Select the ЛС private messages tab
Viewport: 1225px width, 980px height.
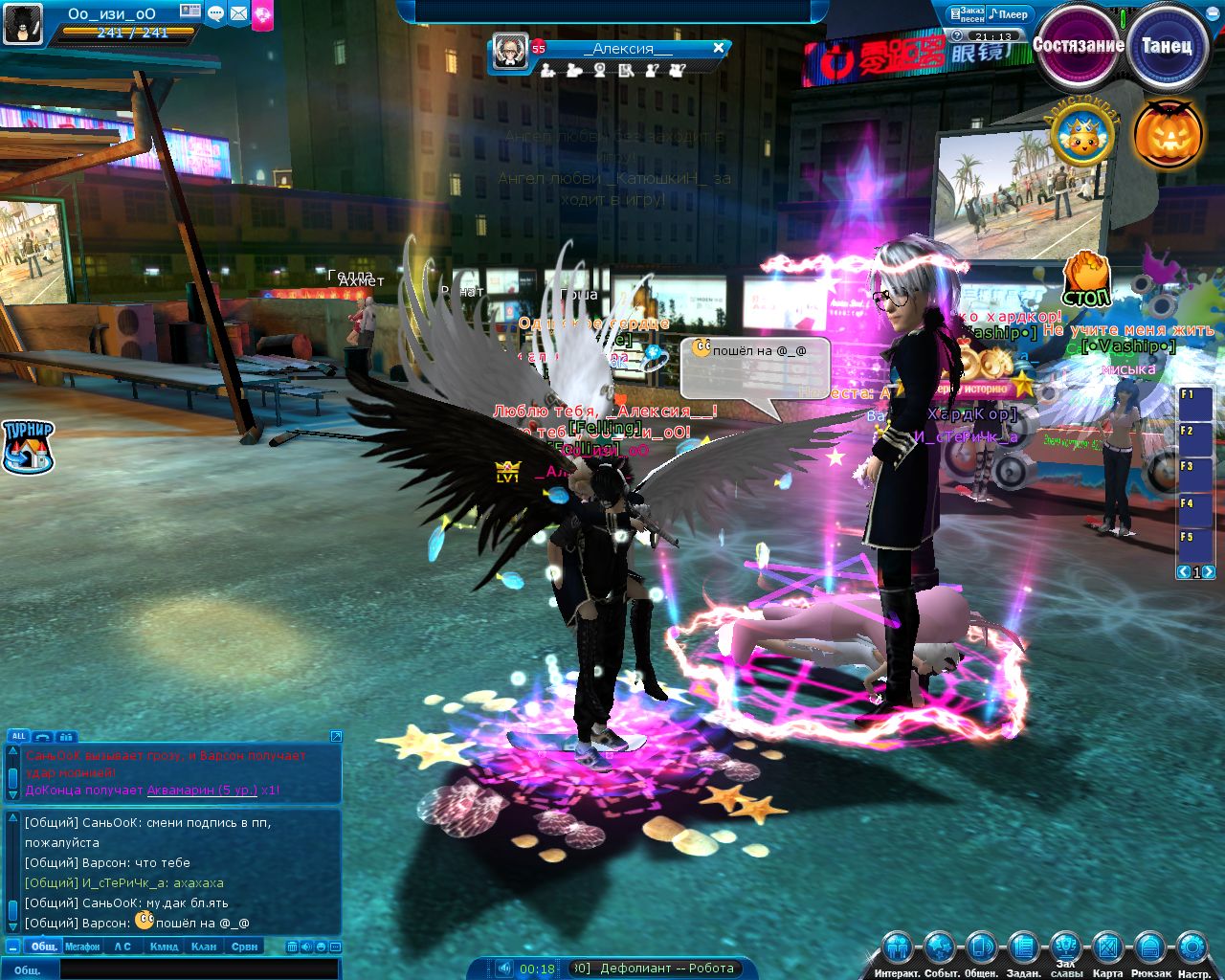click(x=122, y=947)
